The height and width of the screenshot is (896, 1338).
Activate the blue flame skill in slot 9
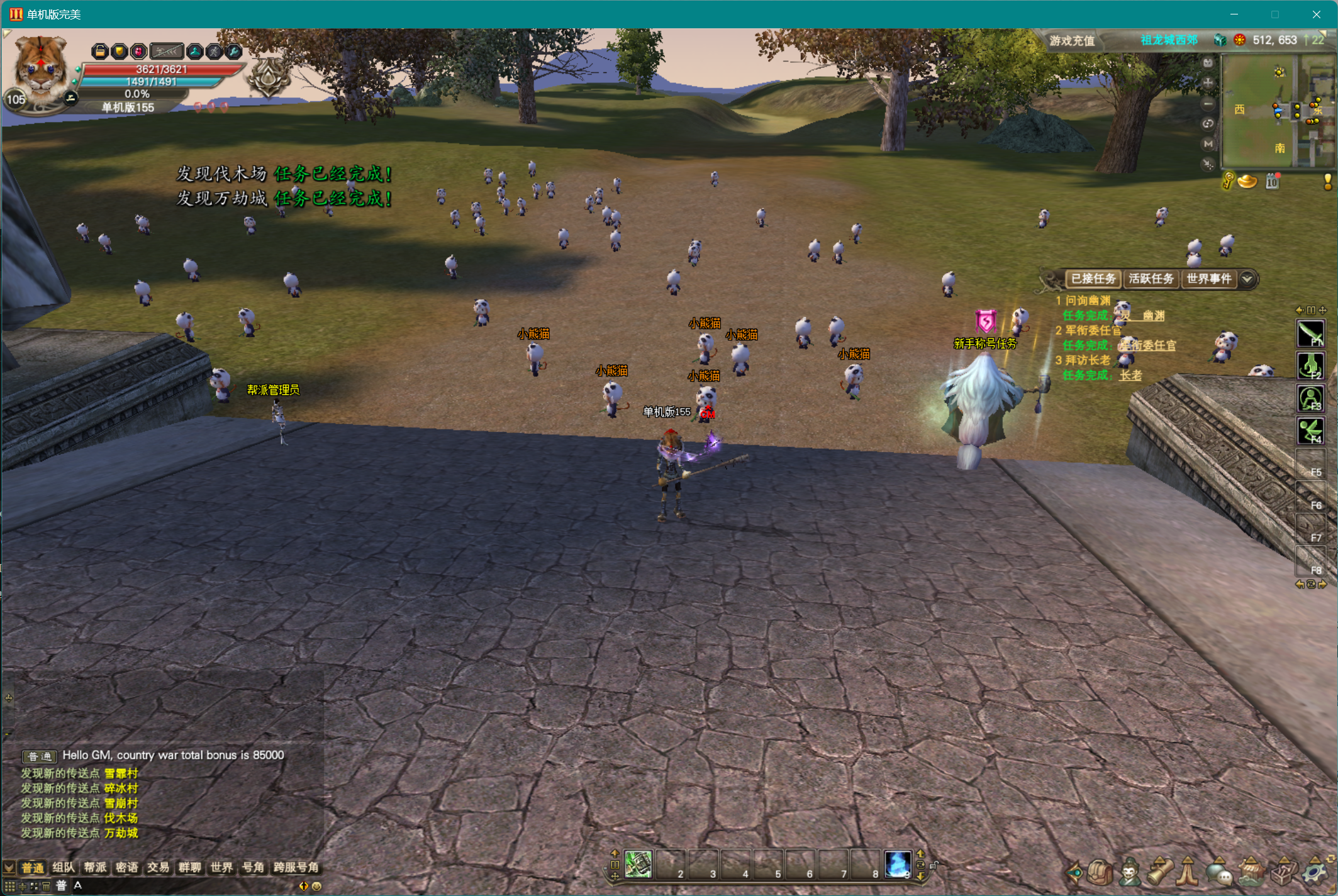(x=897, y=865)
